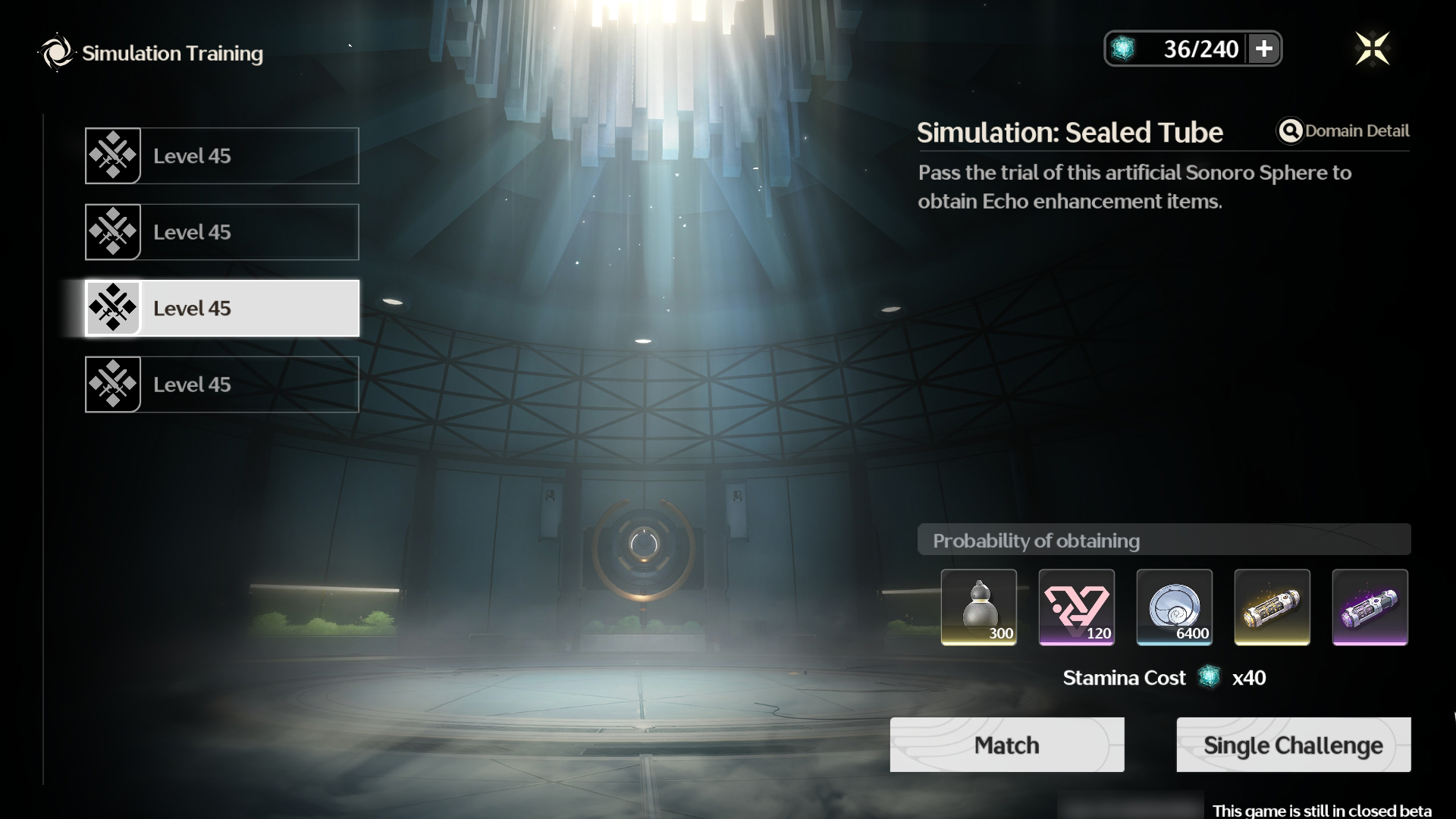Click the Match button
Screen dimensions: 1456x819
1006,745
